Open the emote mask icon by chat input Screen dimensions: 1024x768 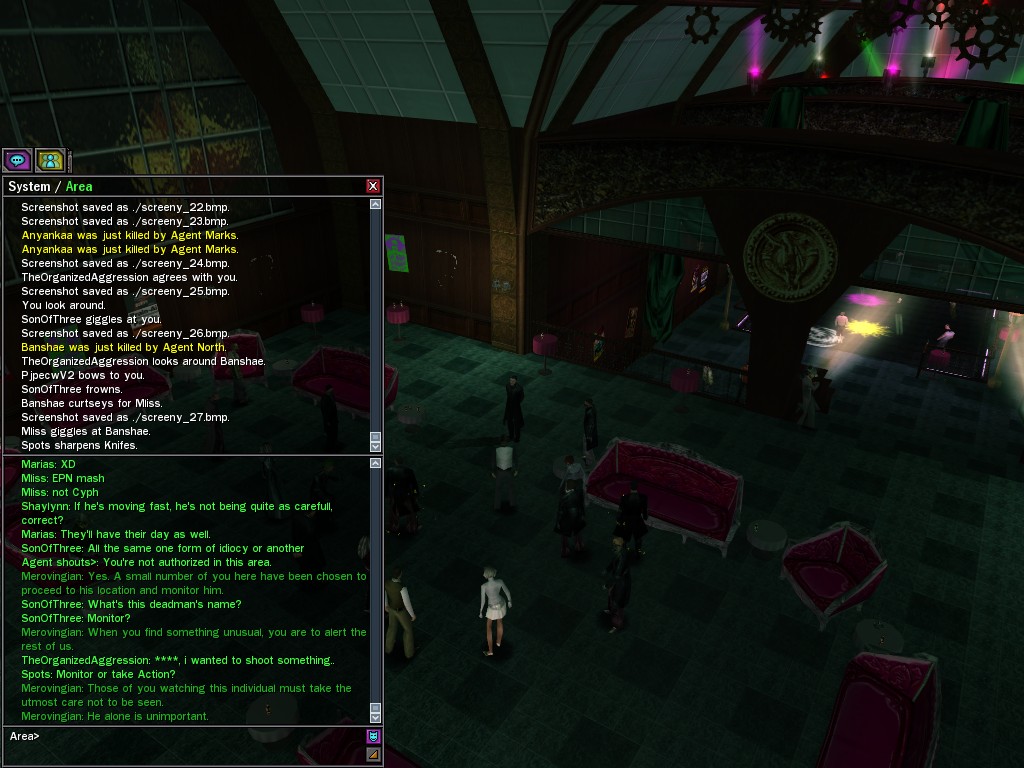click(374, 737)
